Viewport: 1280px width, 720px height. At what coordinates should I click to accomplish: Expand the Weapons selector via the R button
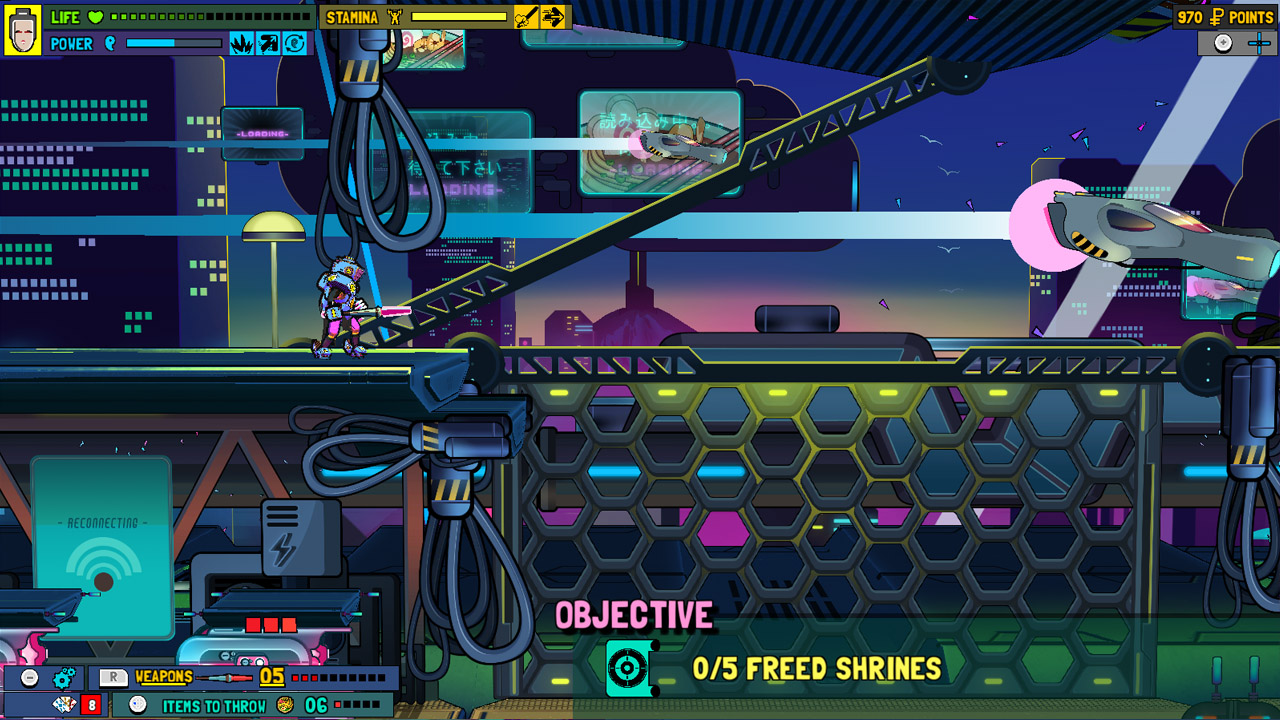point(113,674)
